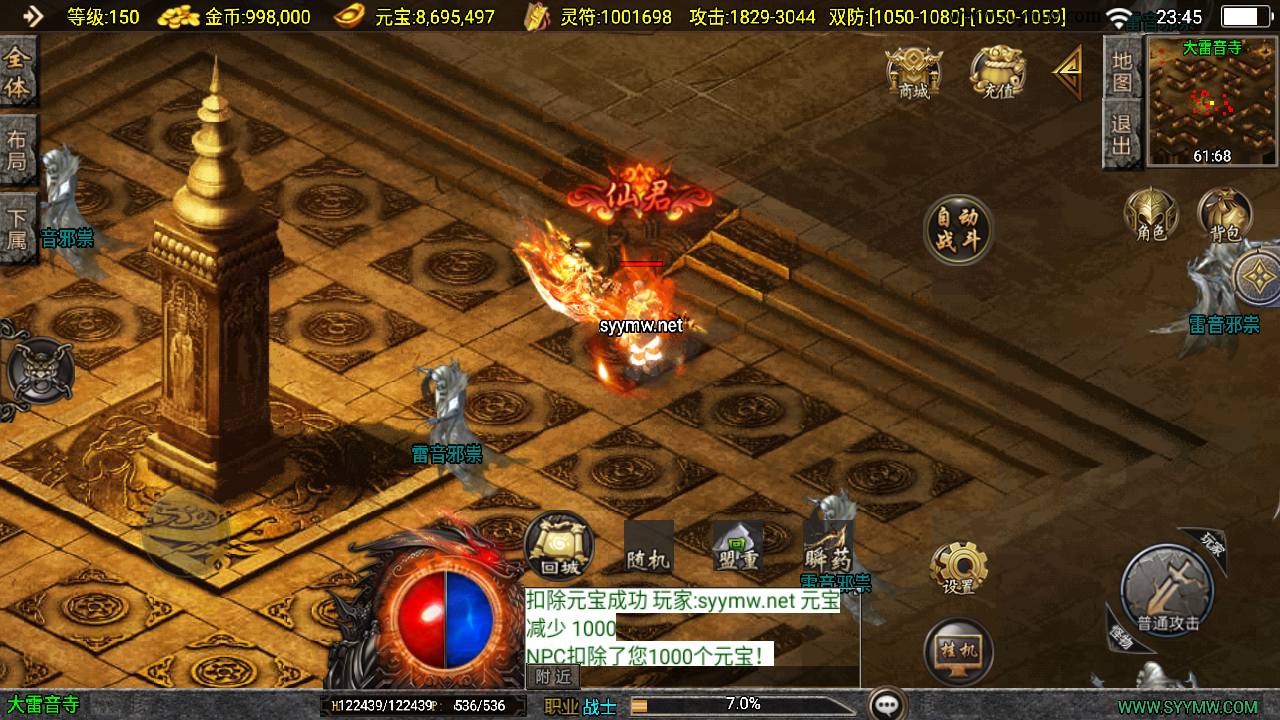The width and height of the screenshot is (1280, 720).
Task: Open the 背包 bag
Action: (x=1225, y=215)
